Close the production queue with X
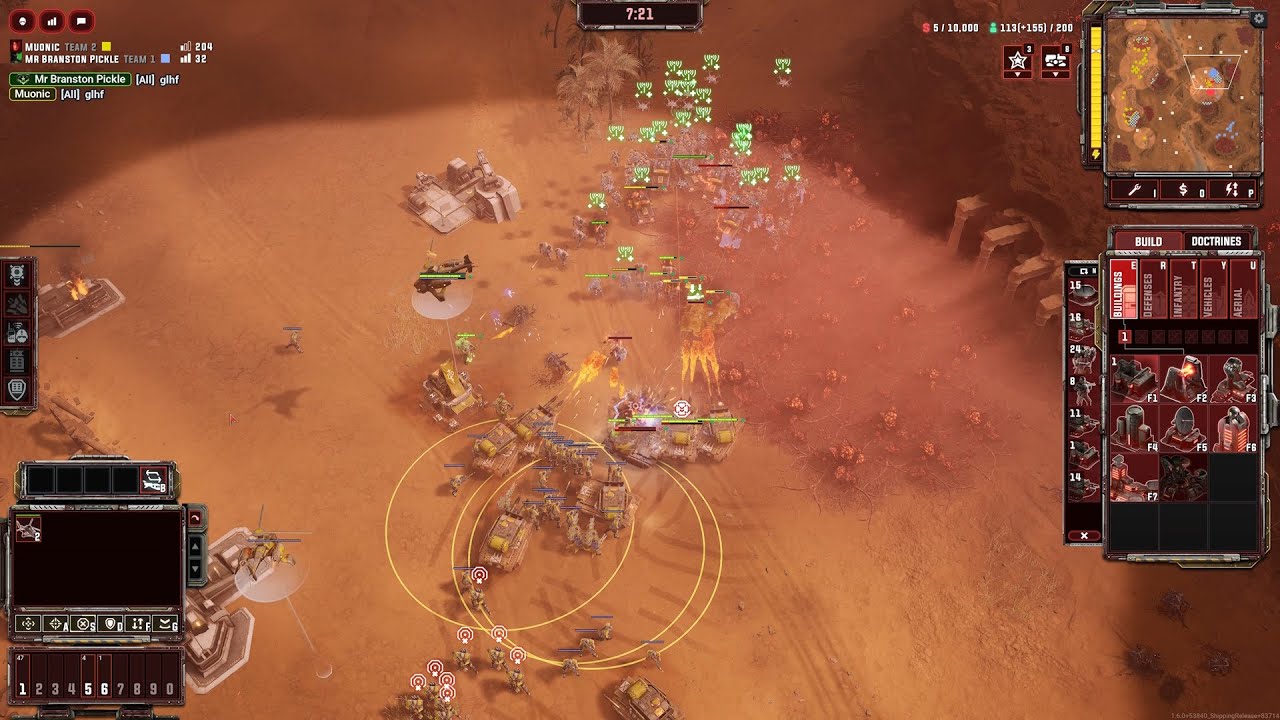The image size is (1280, 720). (1084, 536)
